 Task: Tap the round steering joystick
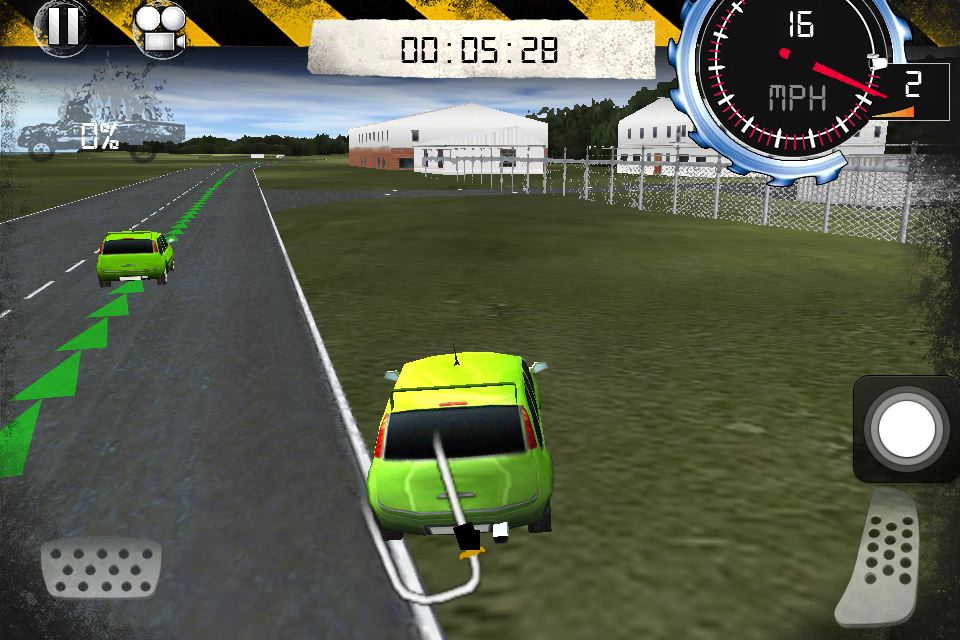906,429
